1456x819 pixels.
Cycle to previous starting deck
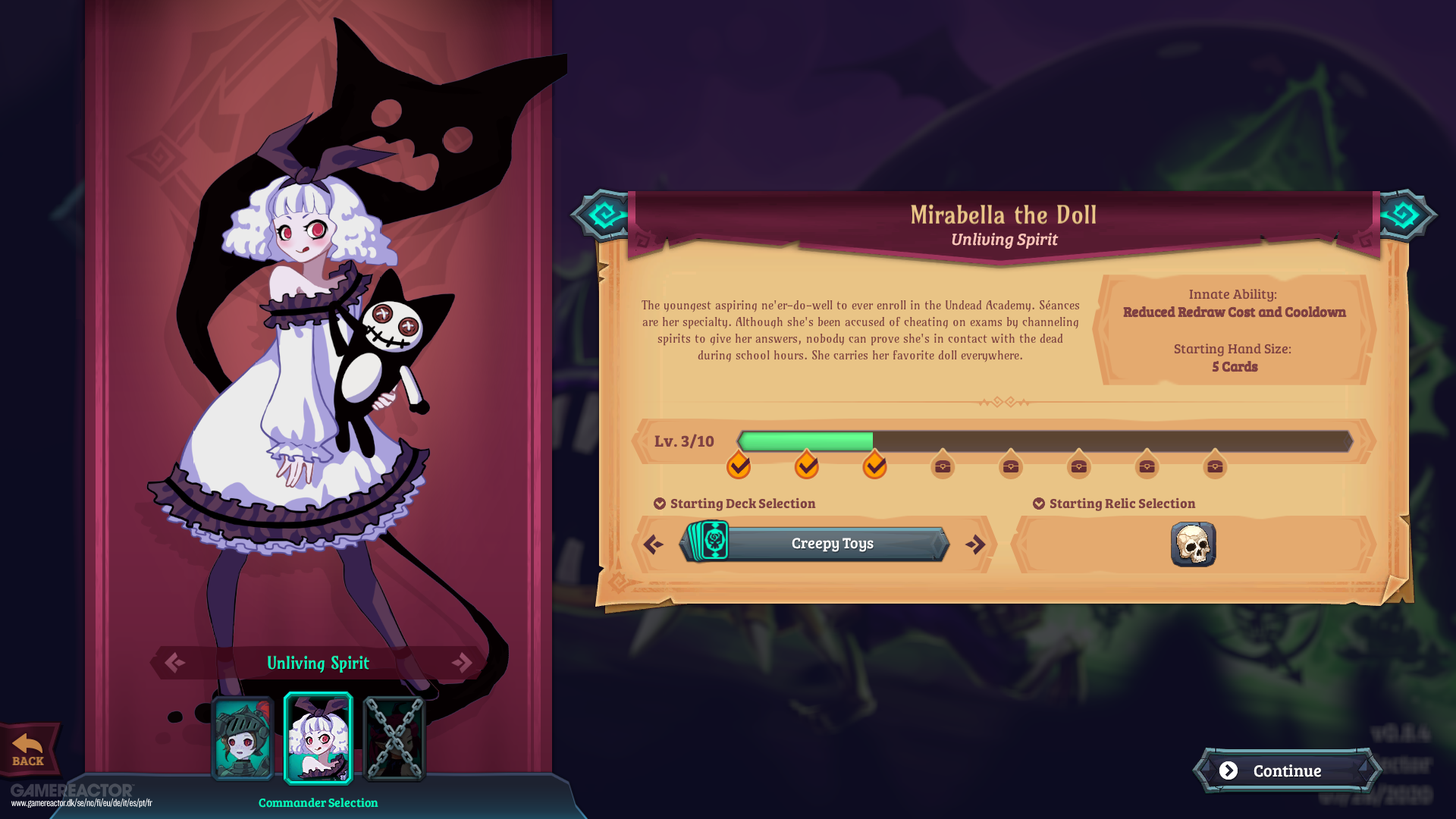click(x=653, y=544)
